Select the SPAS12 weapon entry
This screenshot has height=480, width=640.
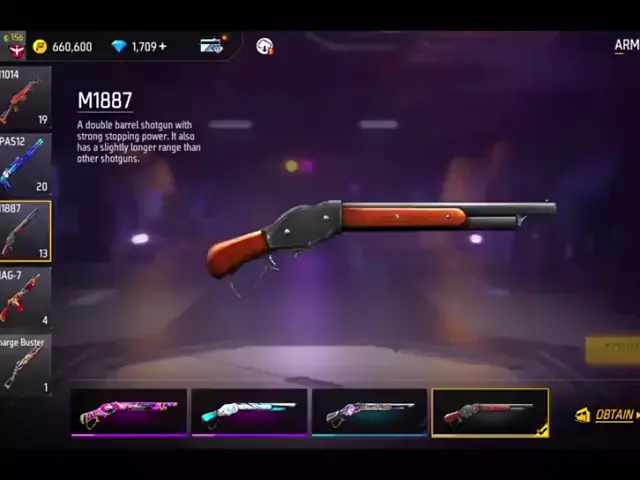(24, 164)
